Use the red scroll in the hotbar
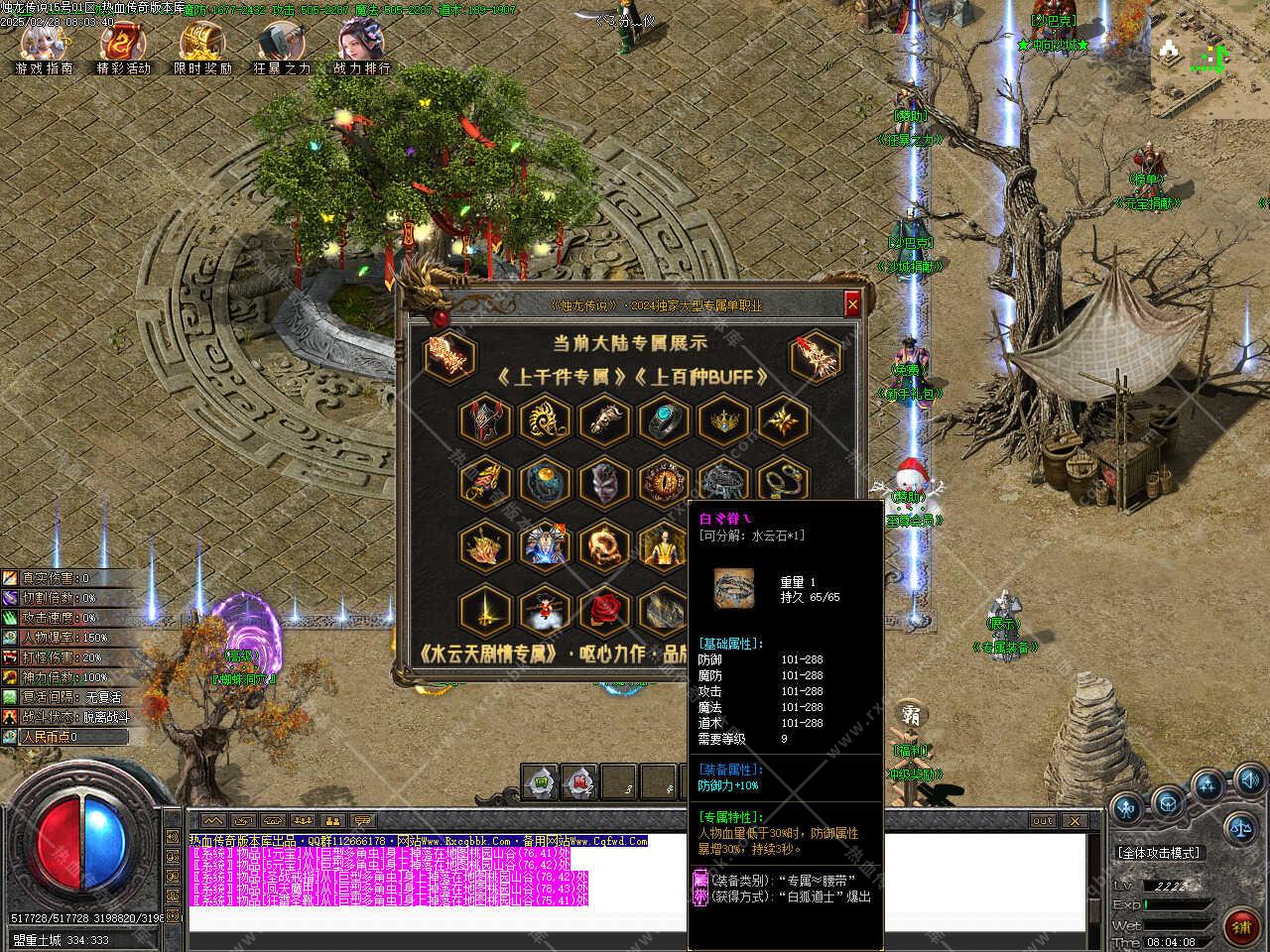Image resolution: width=1270 pixels, height=952 pixels. point(579,782)
